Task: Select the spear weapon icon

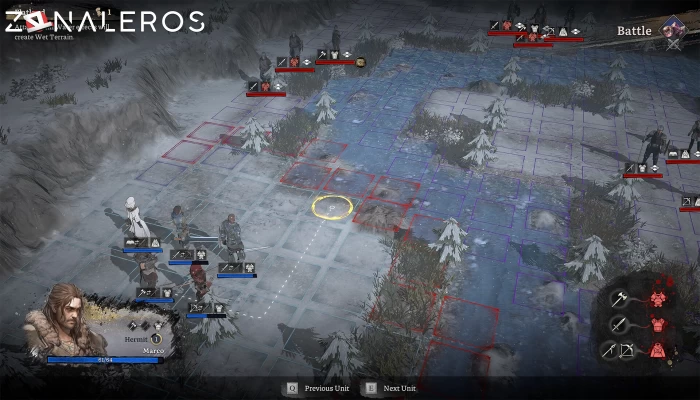Action: click(x=609, y=349)
